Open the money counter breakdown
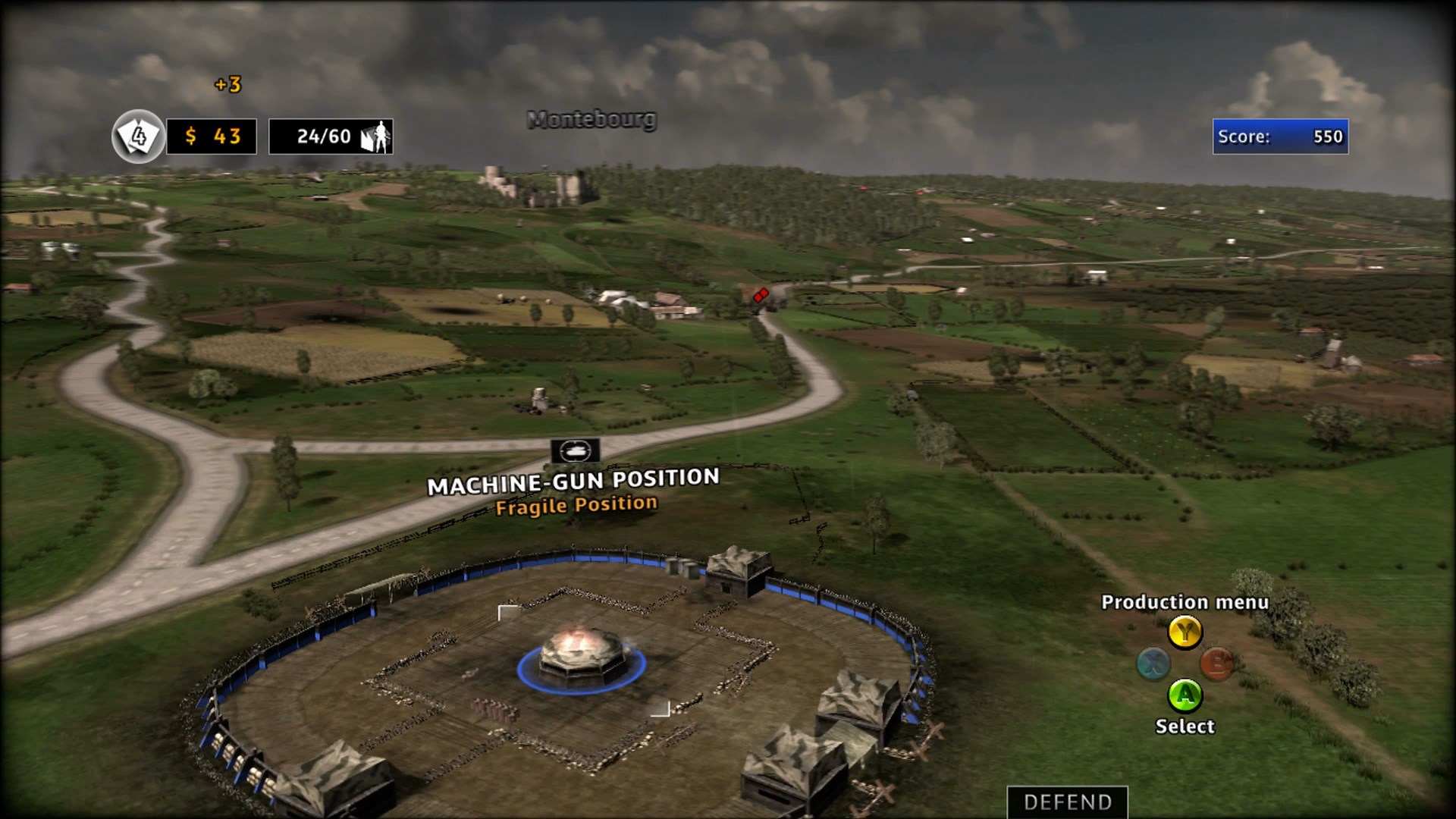The height and width of the screenshot is (819, 1456). coord(212,137)
